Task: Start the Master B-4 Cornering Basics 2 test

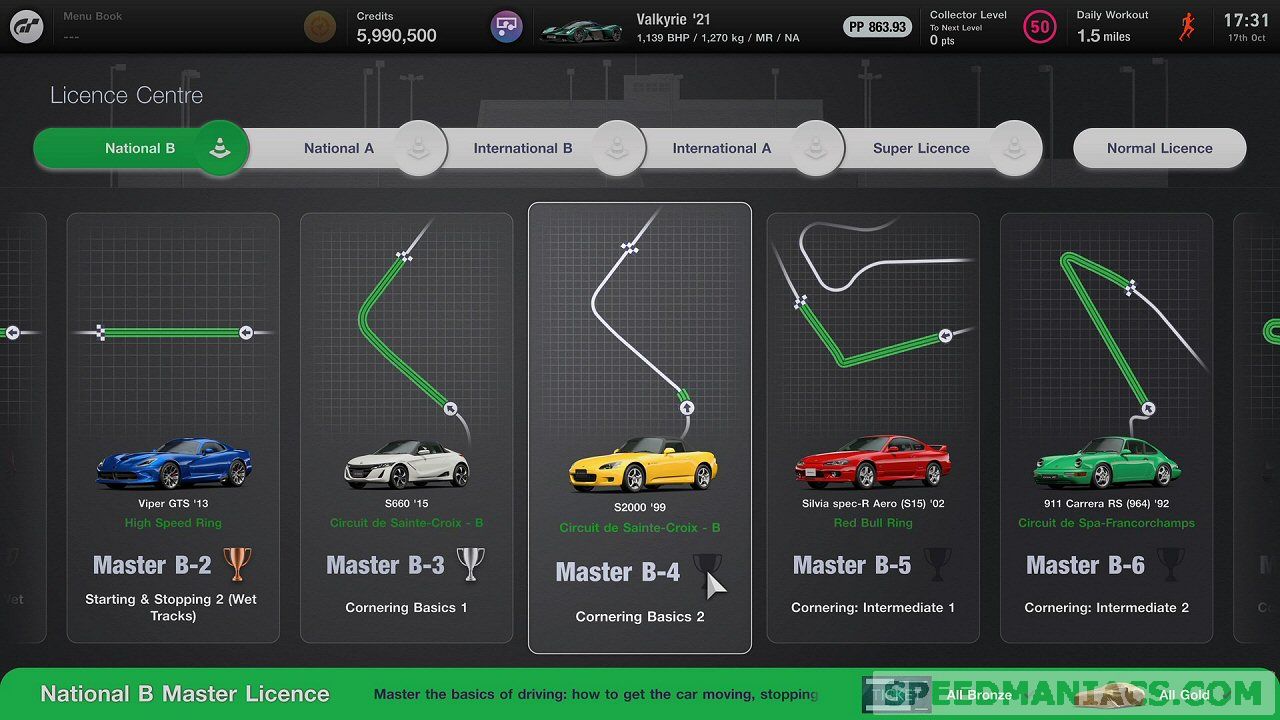Action: tap(639, 428)
